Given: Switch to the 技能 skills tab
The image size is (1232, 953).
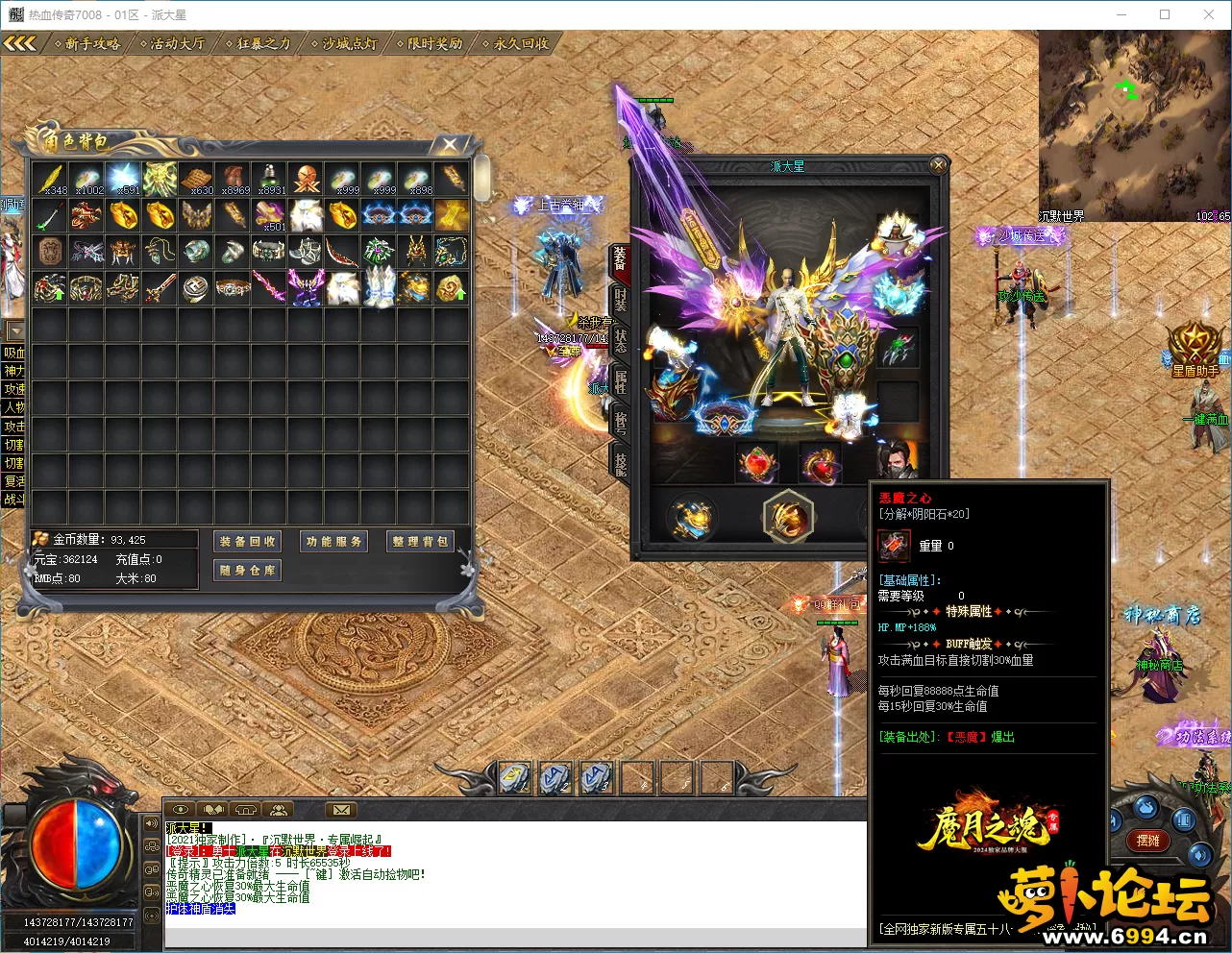Looking at the screenshot, I should click(621, 463).
